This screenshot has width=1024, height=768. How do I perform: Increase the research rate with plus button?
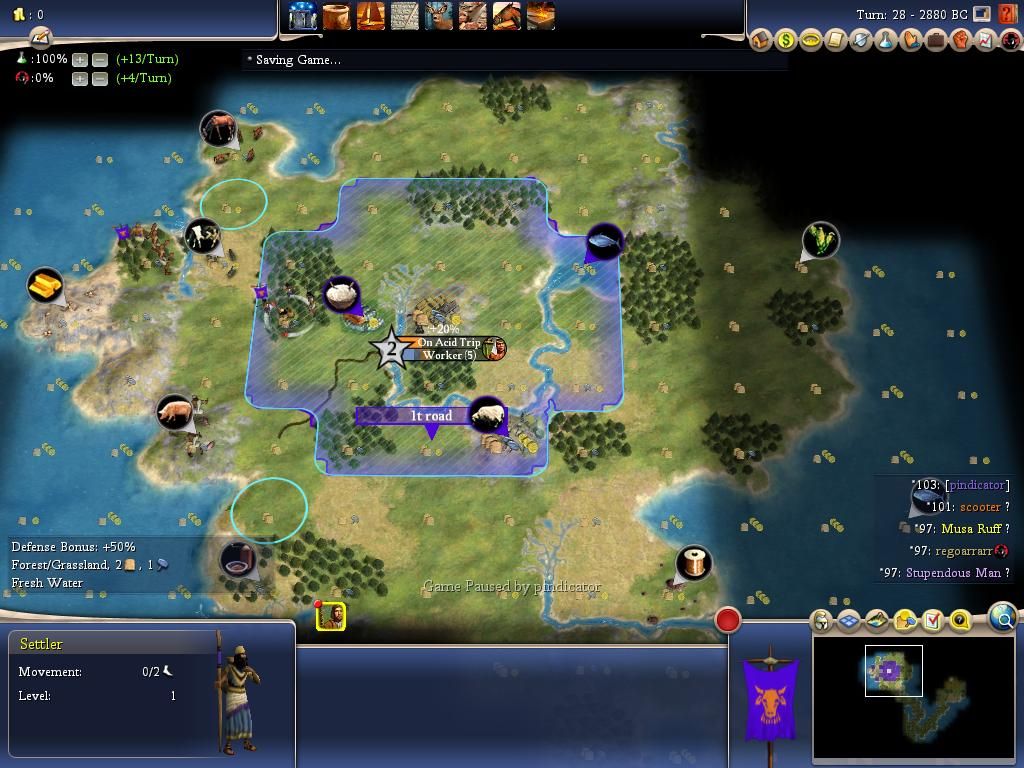80,60
